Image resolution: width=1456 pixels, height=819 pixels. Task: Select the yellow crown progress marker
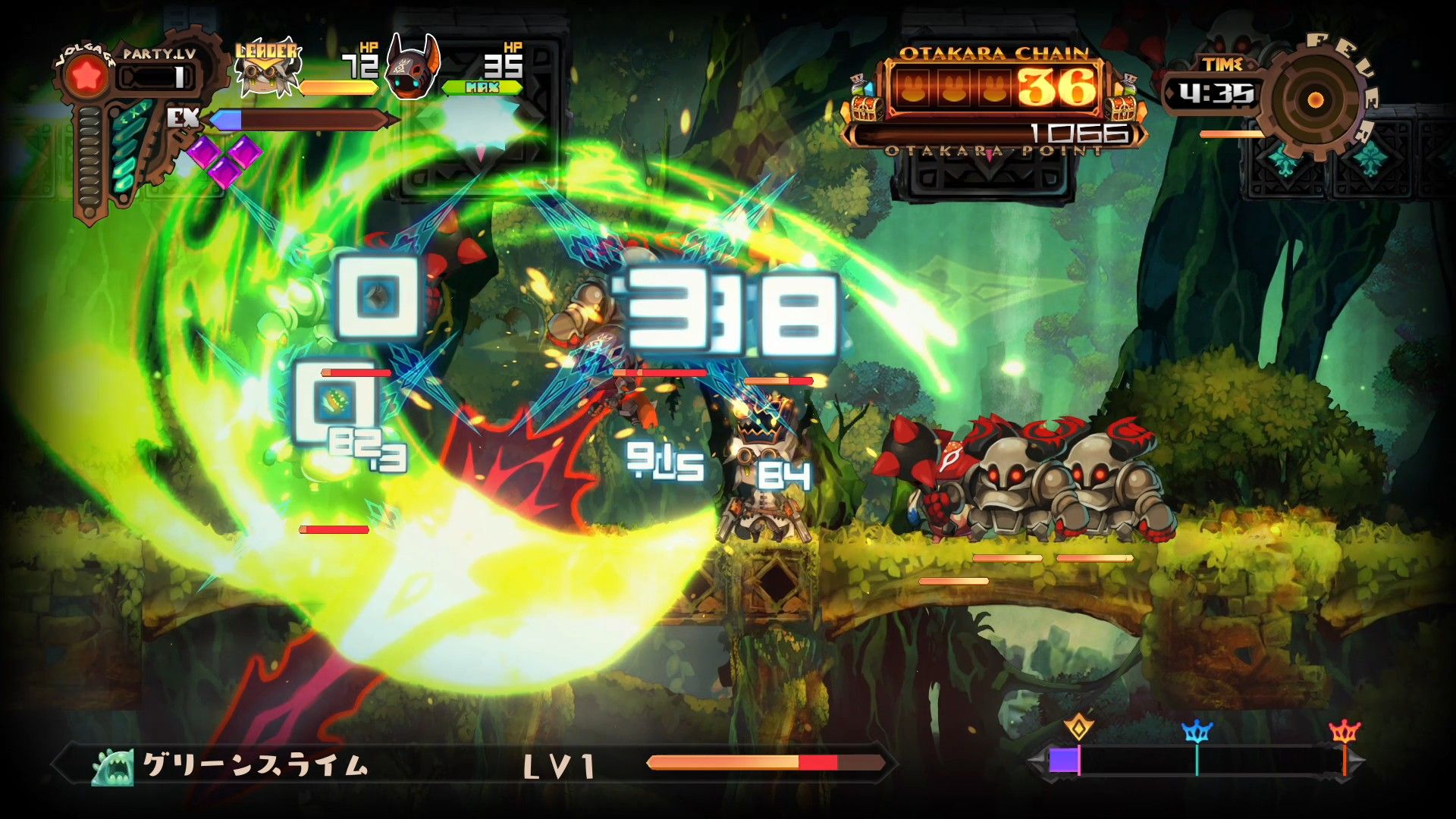coord(1078,728)
